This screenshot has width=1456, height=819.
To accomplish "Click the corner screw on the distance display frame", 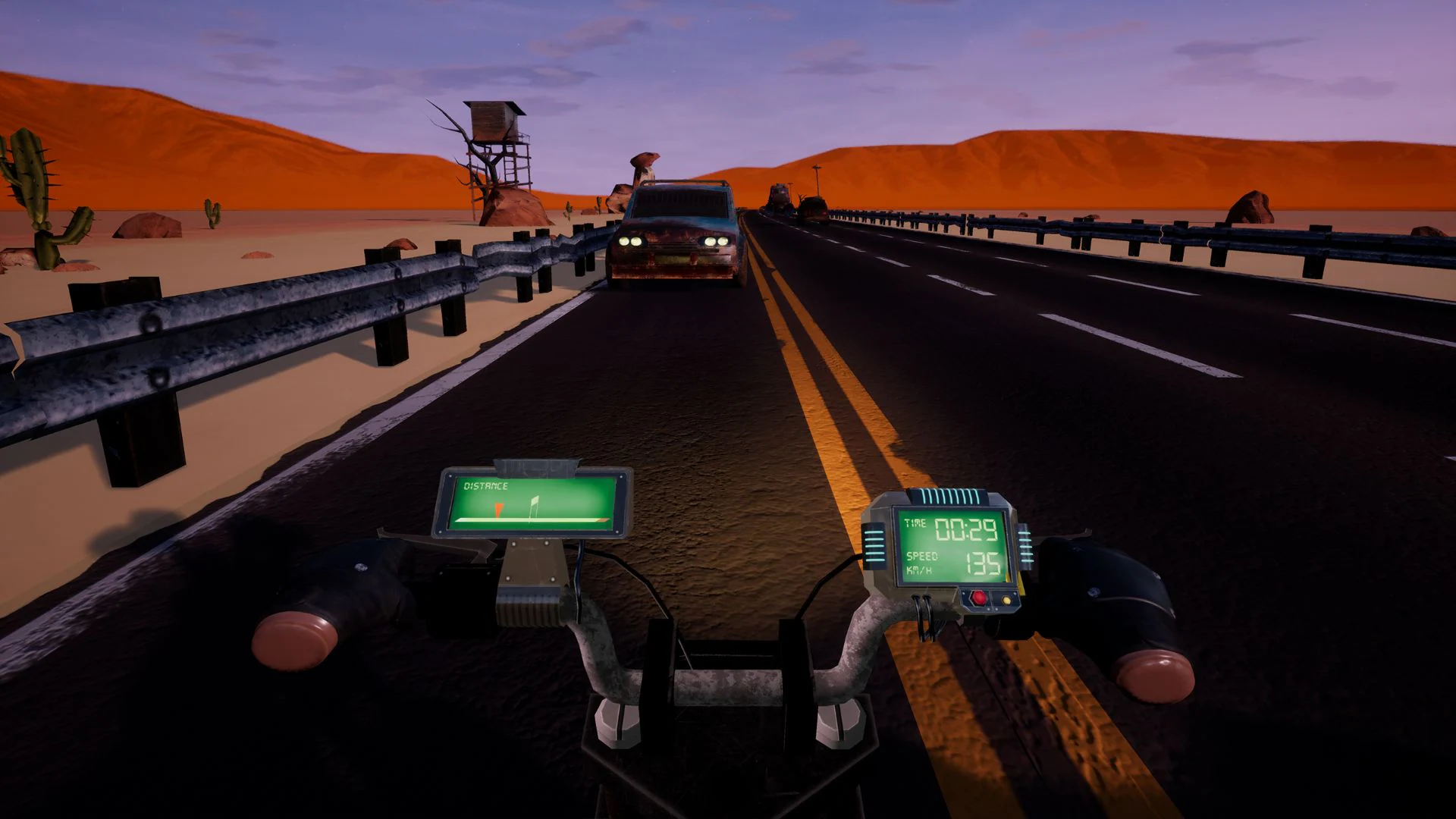I will click(x=450, y=476).
